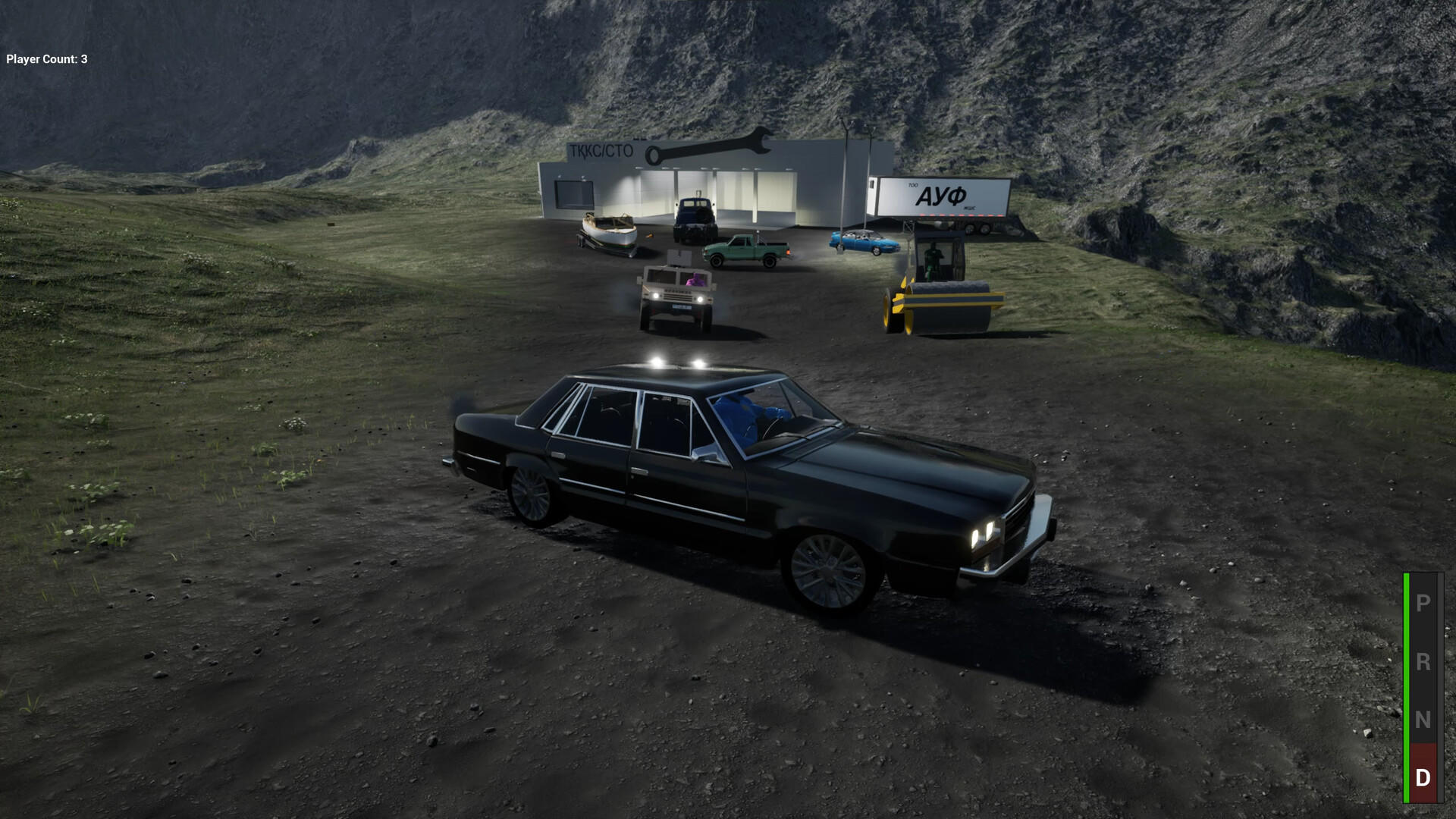Select the green pickup truck near the garage
Viewport: 1456px width, 819px height.
click(747, 250)
